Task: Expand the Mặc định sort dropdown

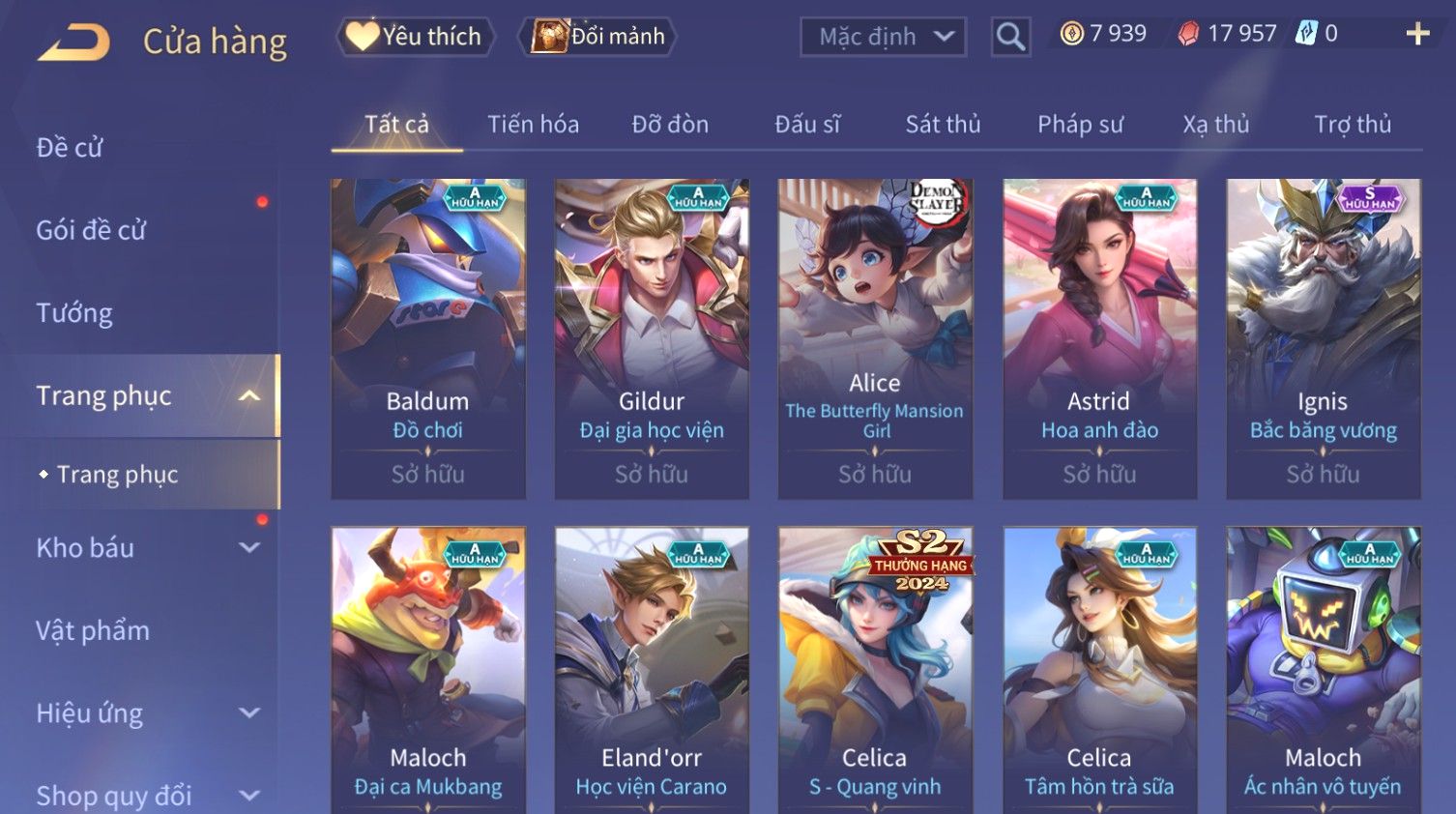Action: (883, 37)
